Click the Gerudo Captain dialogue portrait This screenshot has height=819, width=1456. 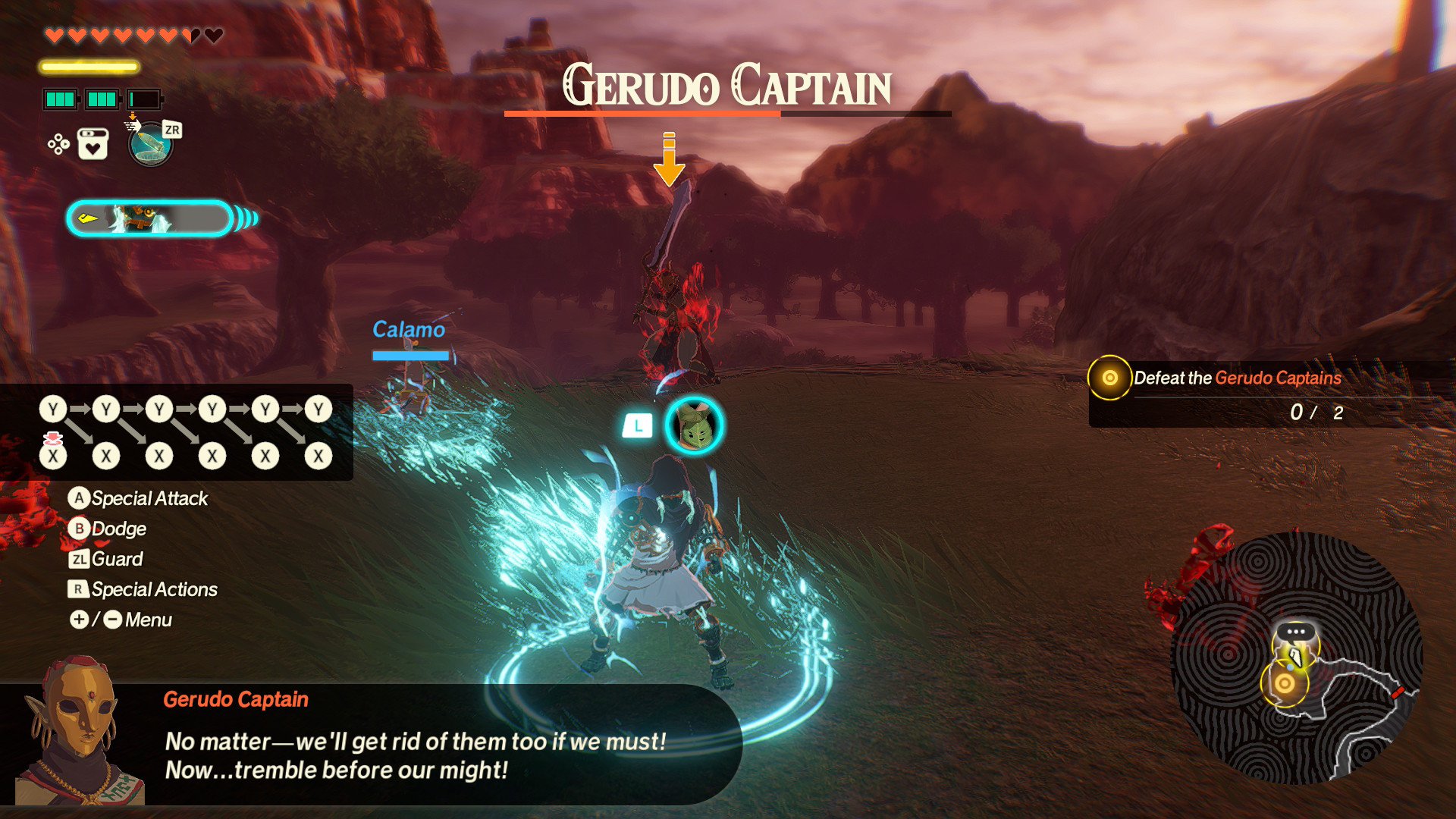[x=74, y=732]
